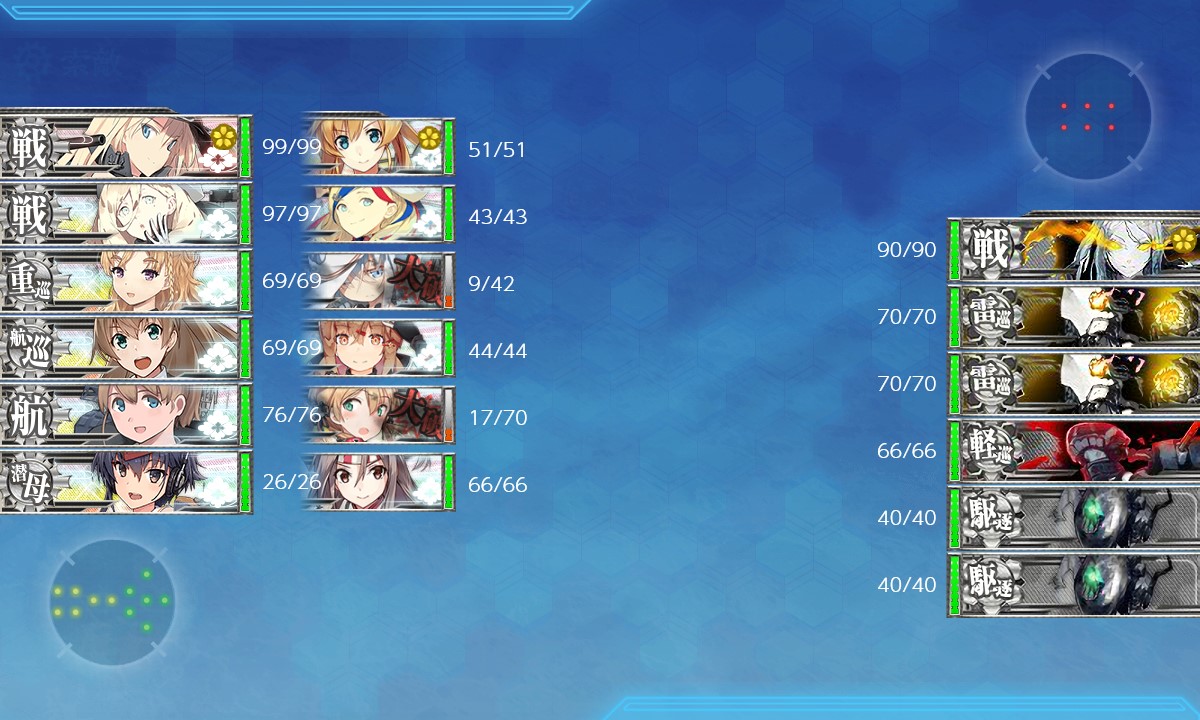Select the carrier banner with 76/76 HP
1200x720 pixels.
pyautogui.click(x=120, y=415)
